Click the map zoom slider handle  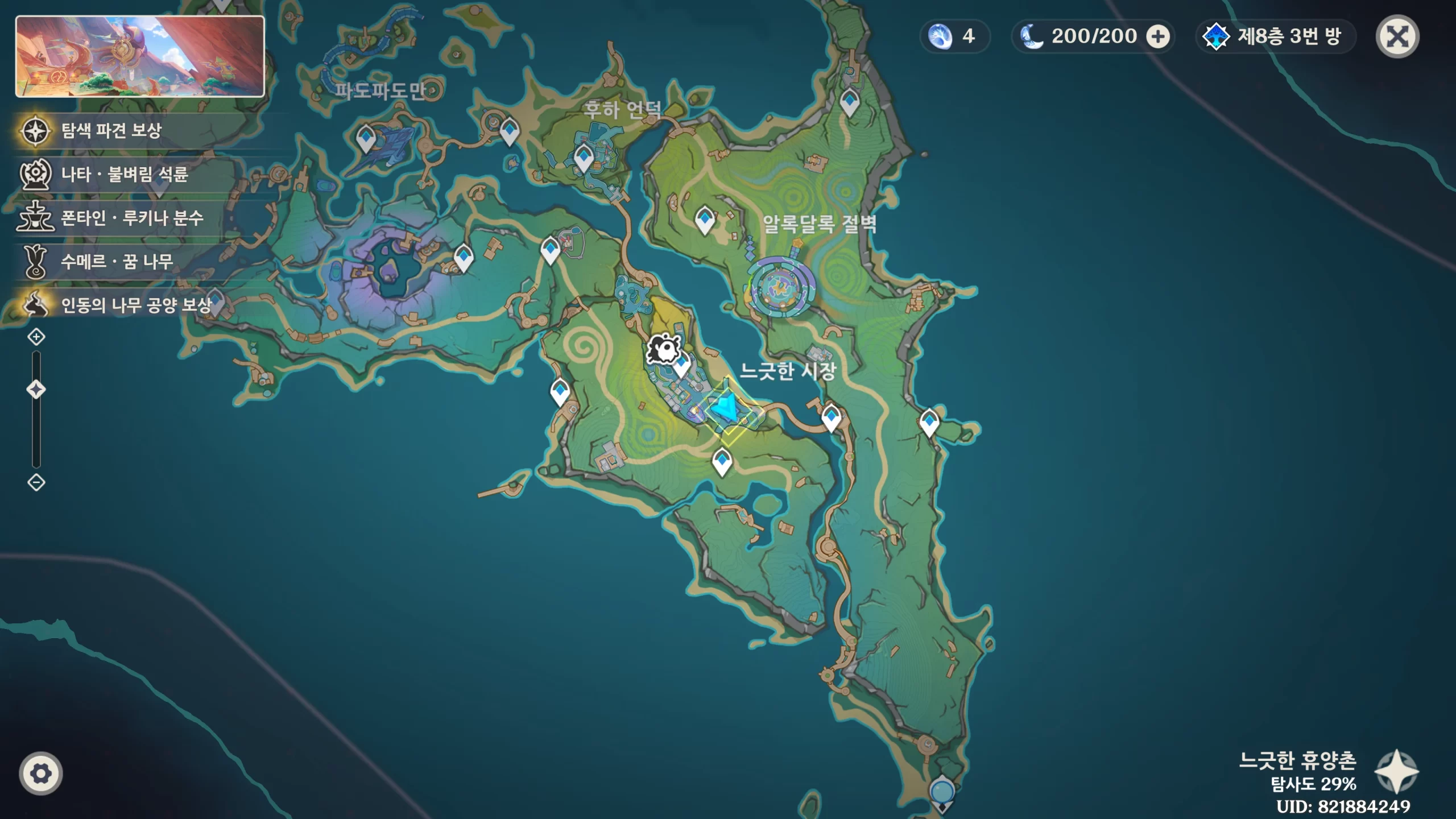click(36, 390)
